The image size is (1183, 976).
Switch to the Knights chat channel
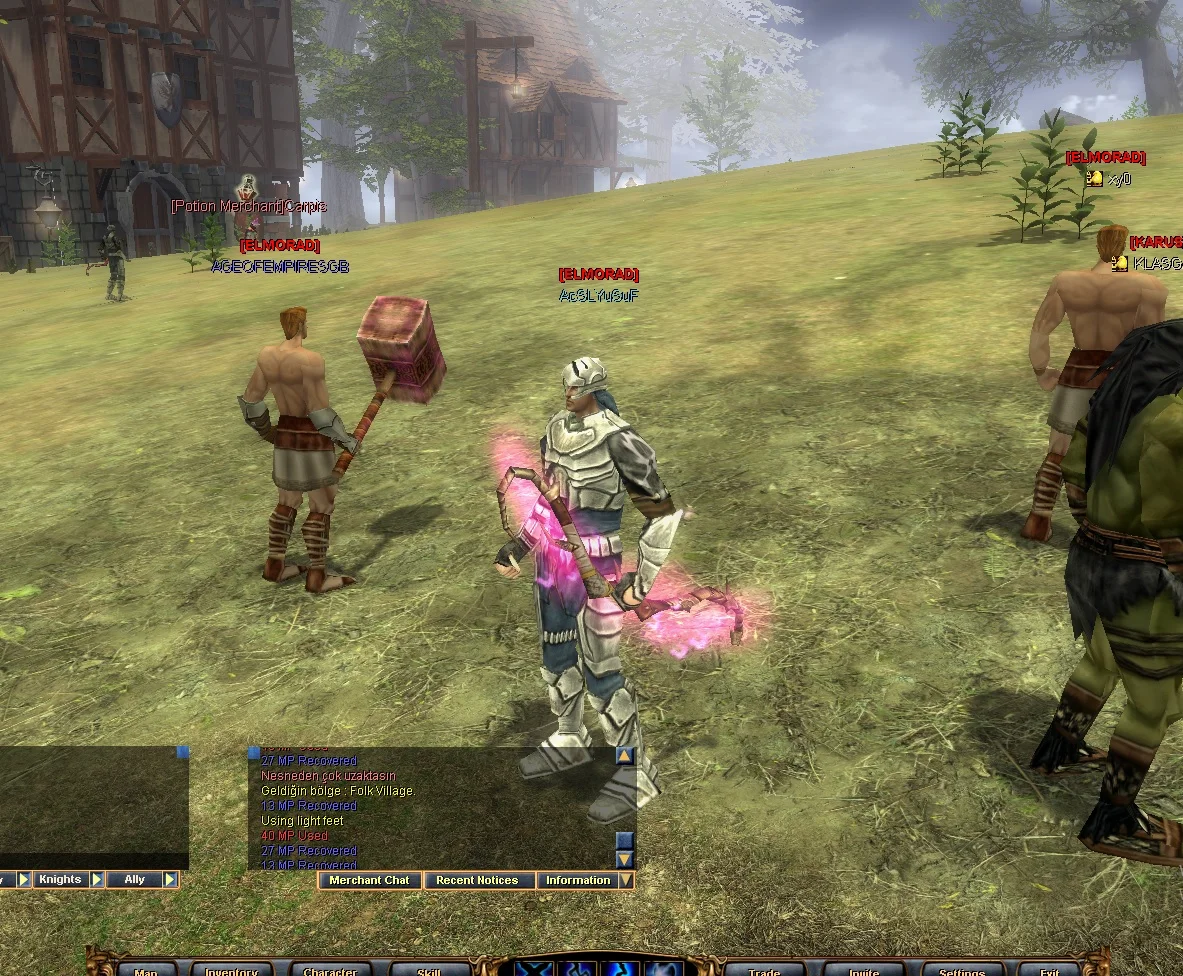(x=60, y=880)
